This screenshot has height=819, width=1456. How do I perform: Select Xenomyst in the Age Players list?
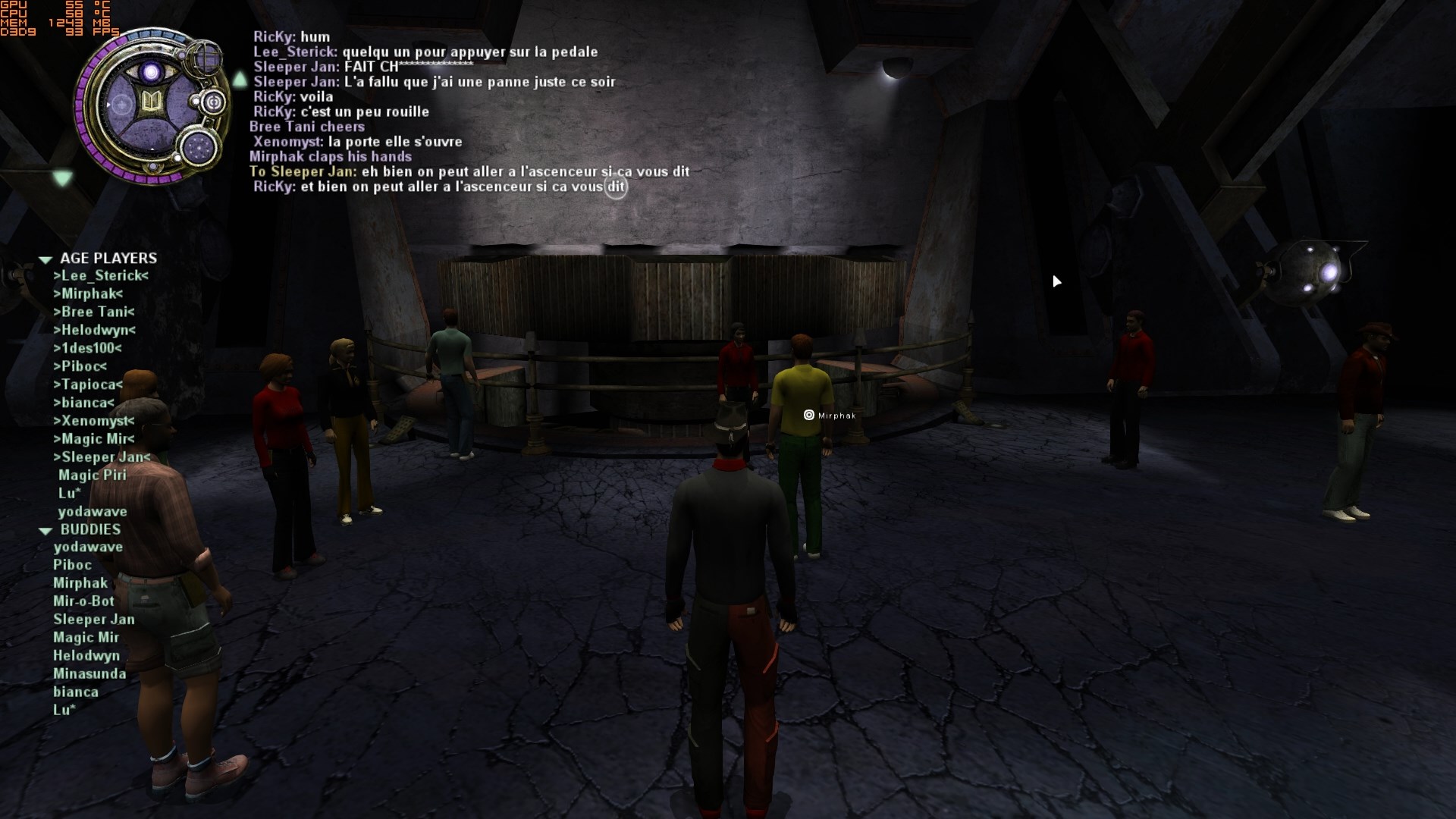[x=93, y=421]
